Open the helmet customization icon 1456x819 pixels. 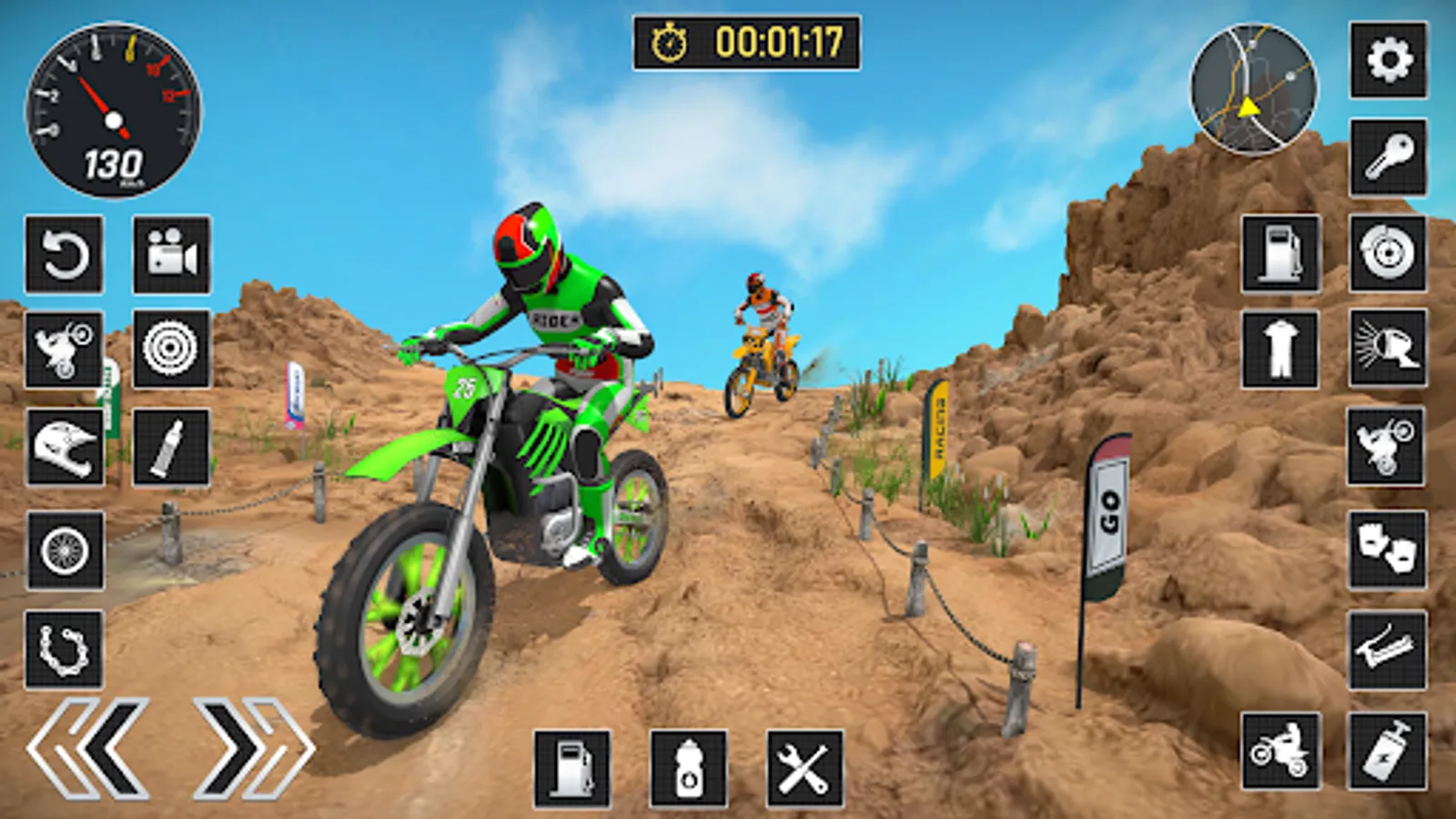(x=62, y=446)
